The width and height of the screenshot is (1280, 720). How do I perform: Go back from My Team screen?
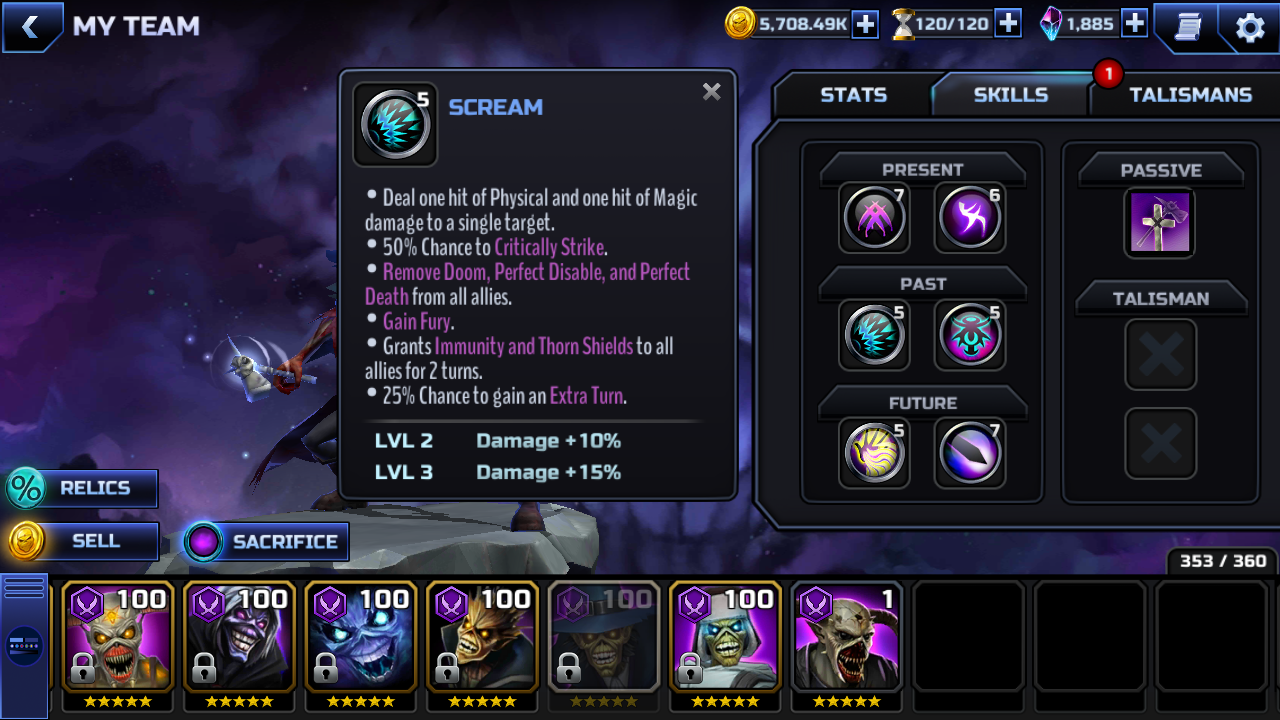pyautogui.click(x=31, y=27)
